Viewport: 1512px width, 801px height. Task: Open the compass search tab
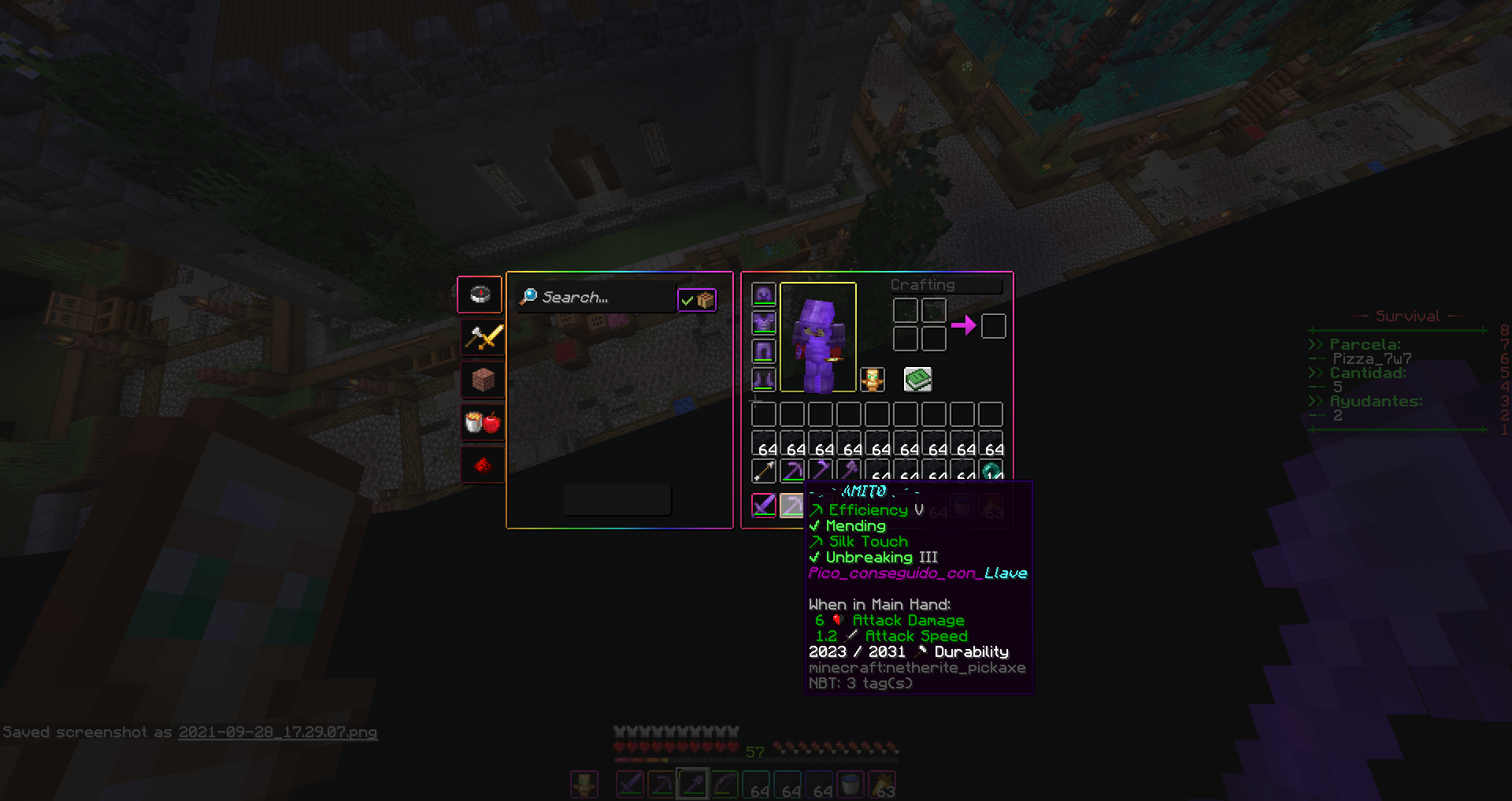[x=480, y=295]
